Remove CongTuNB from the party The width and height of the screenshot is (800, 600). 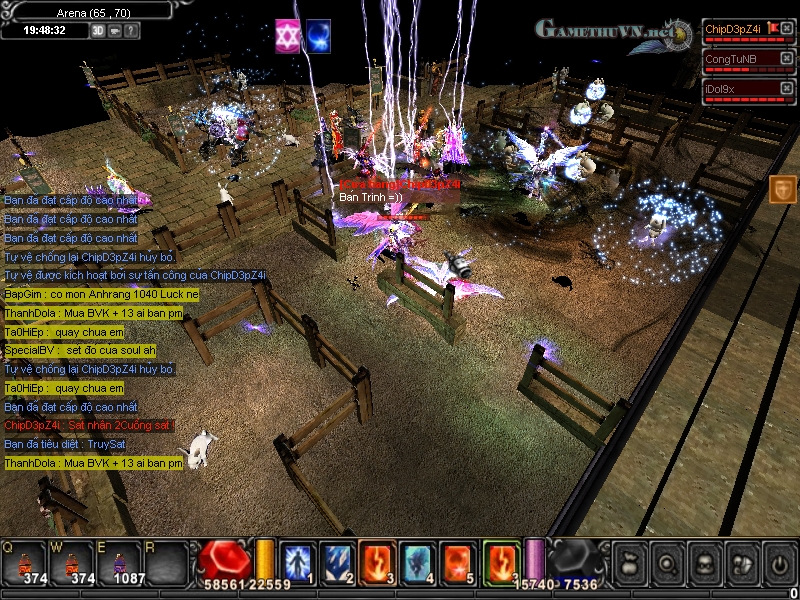[x=786, y=59]
